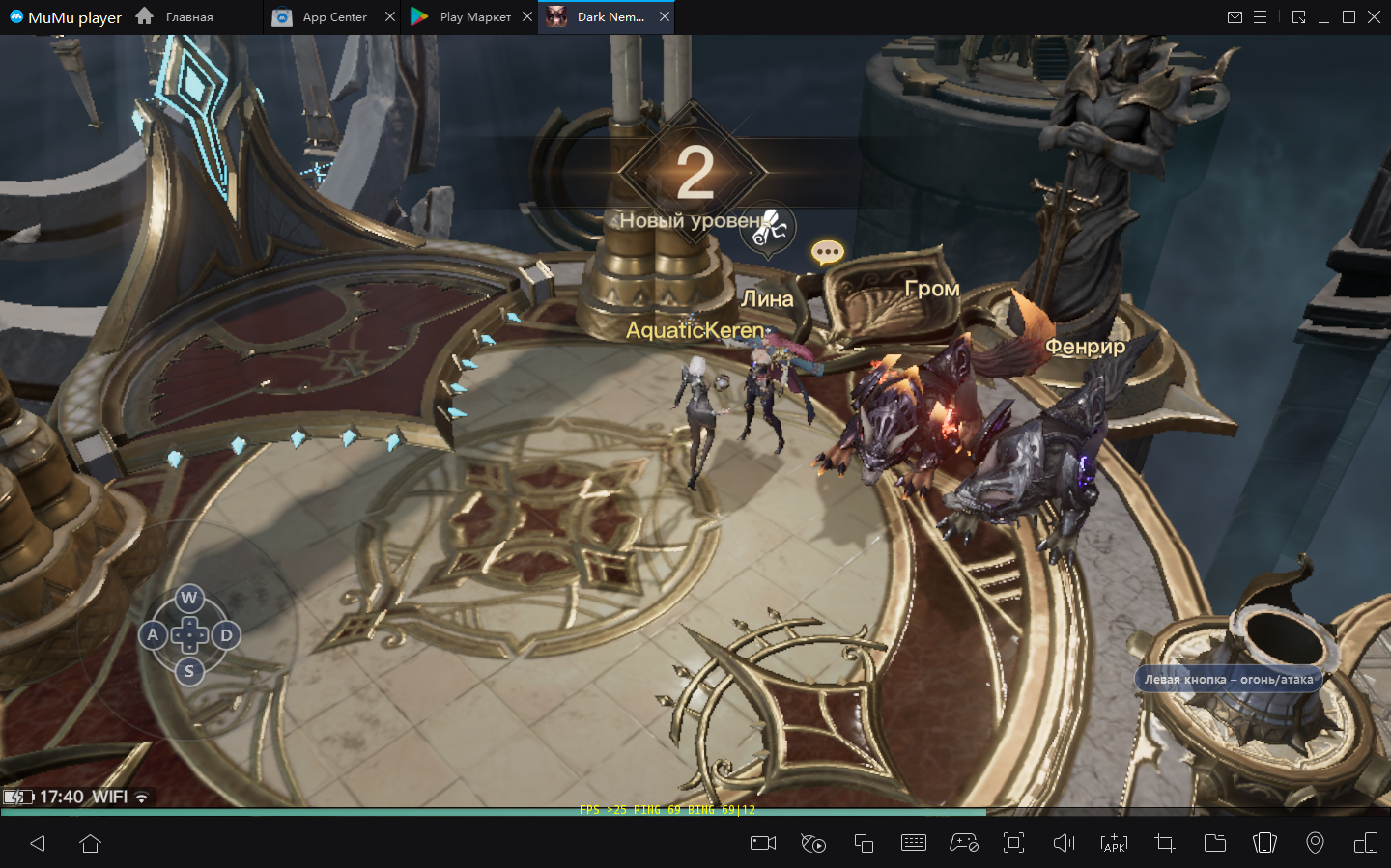Tap the S direction on movement pad
Image resolution: width=1391 pixels, height=868 pixels.
click(x=189, y=671)
